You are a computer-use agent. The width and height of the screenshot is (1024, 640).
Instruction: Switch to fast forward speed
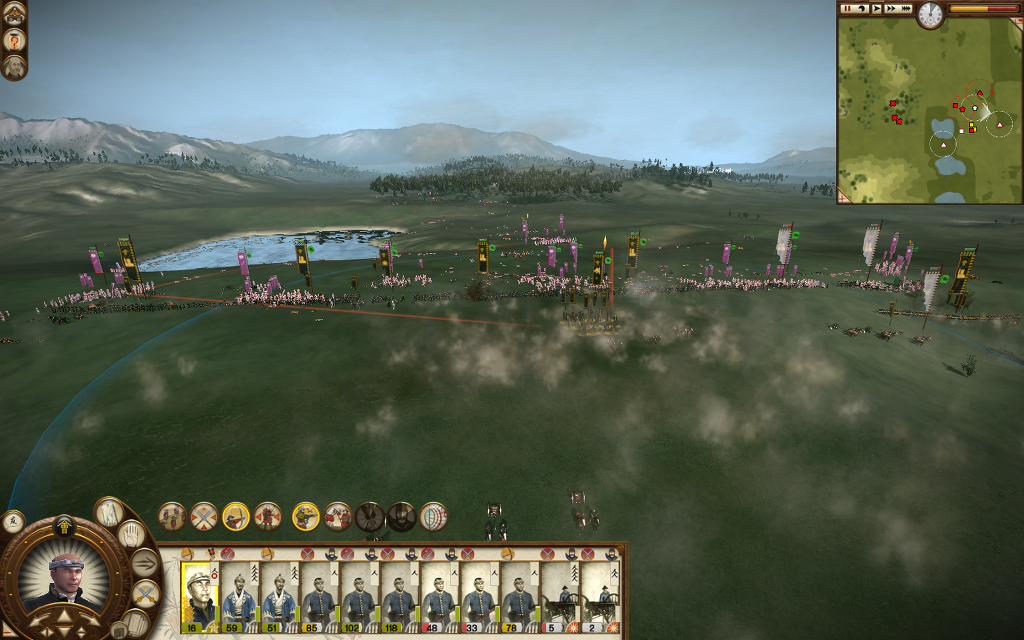click(x=891, y=8)
